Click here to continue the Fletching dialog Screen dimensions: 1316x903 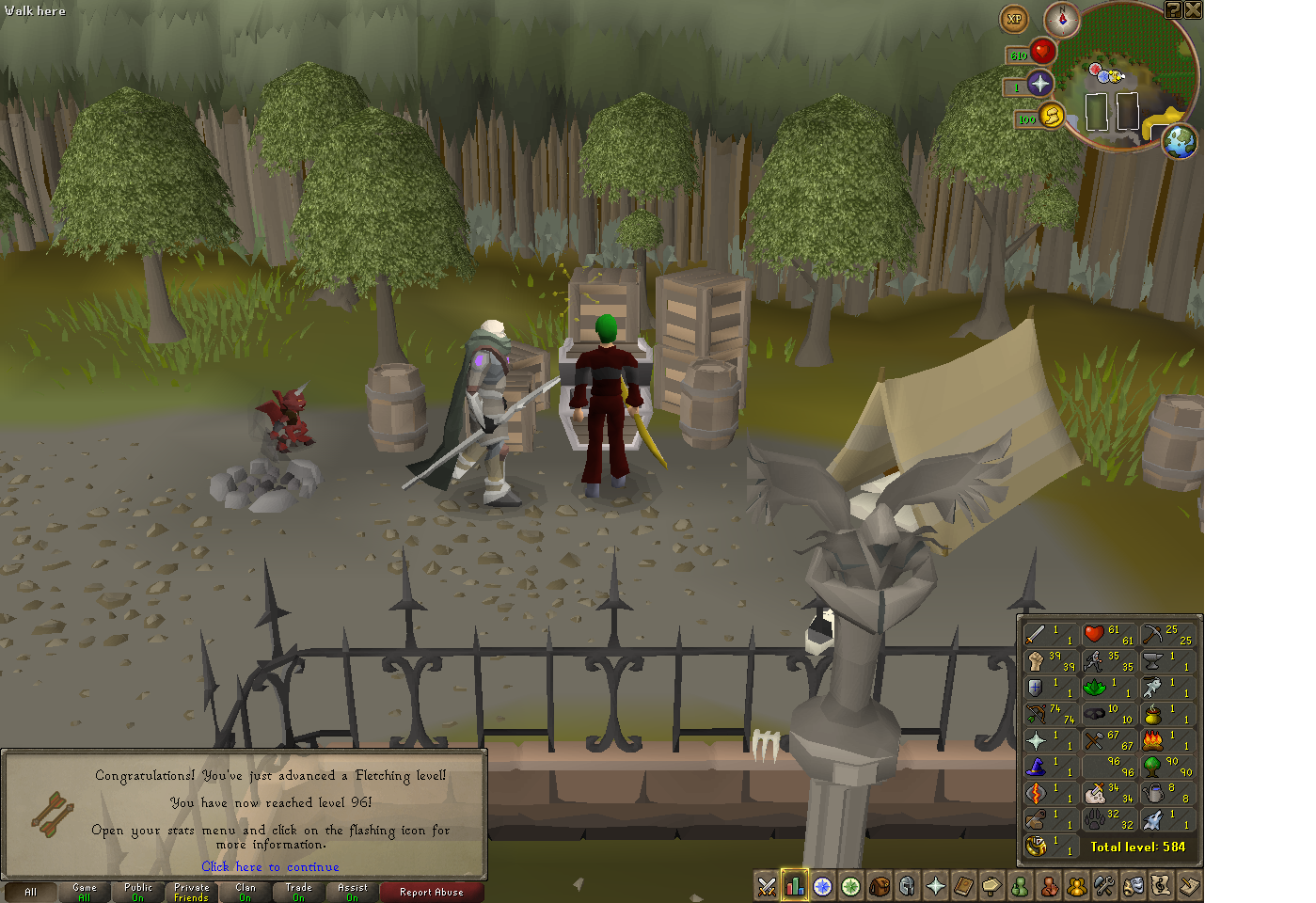(x=270, y=866)
